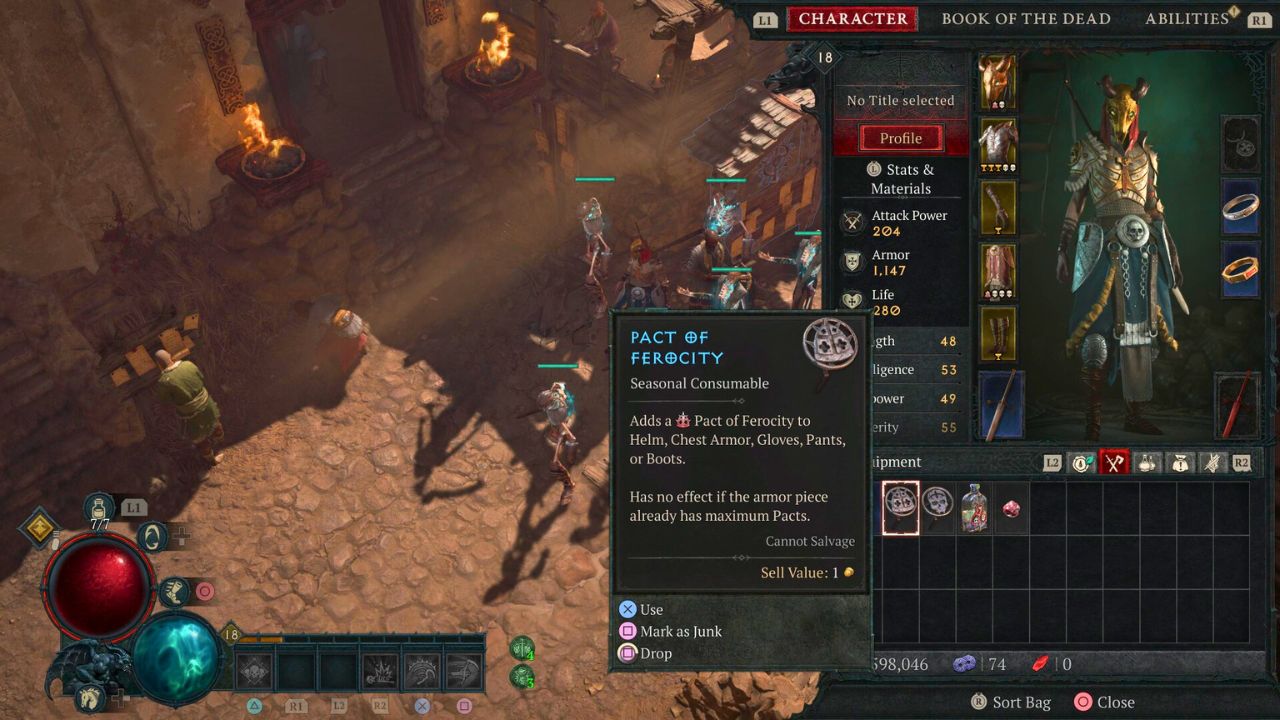The height and width of the screenshot is (720, 1280).
Task: Select the Consumables flask filter icon
Action: coord(1147,461)
